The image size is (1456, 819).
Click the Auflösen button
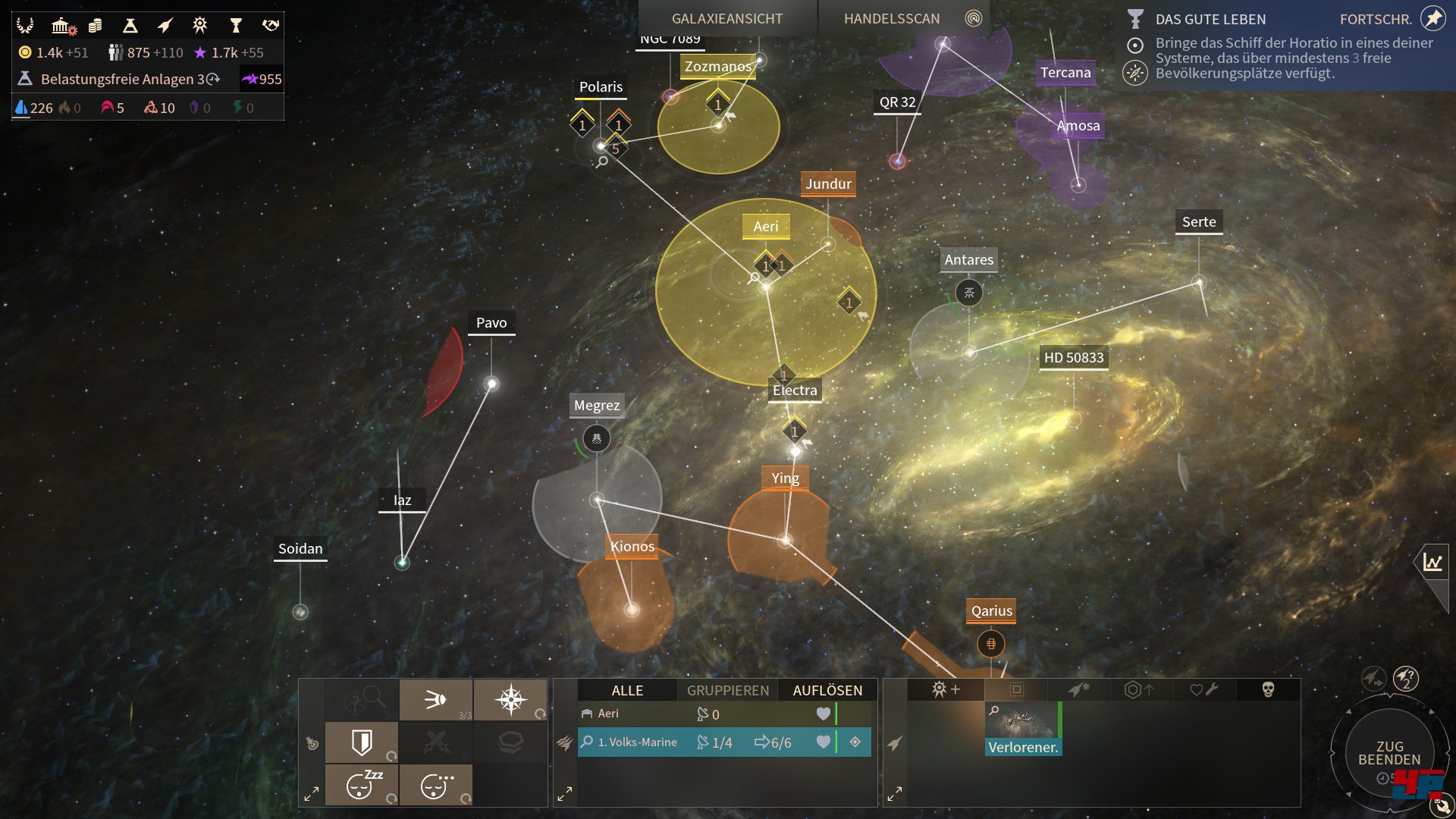(x=827, y=690)
